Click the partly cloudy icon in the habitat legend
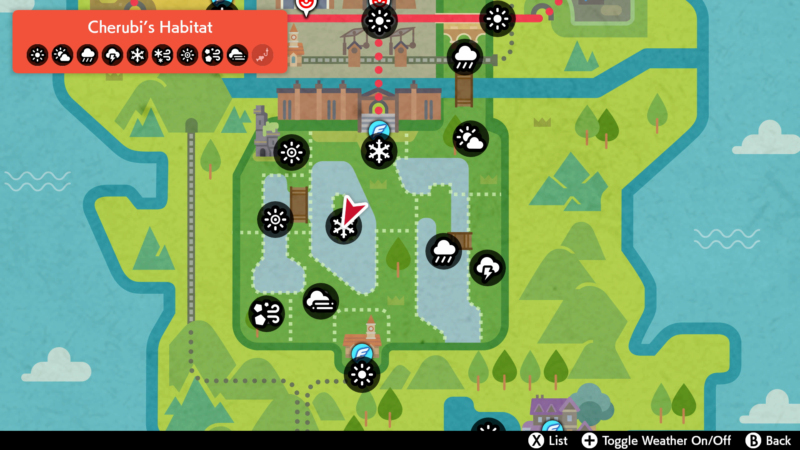Screen dimensions: 800x450 [x=63, y=55]
